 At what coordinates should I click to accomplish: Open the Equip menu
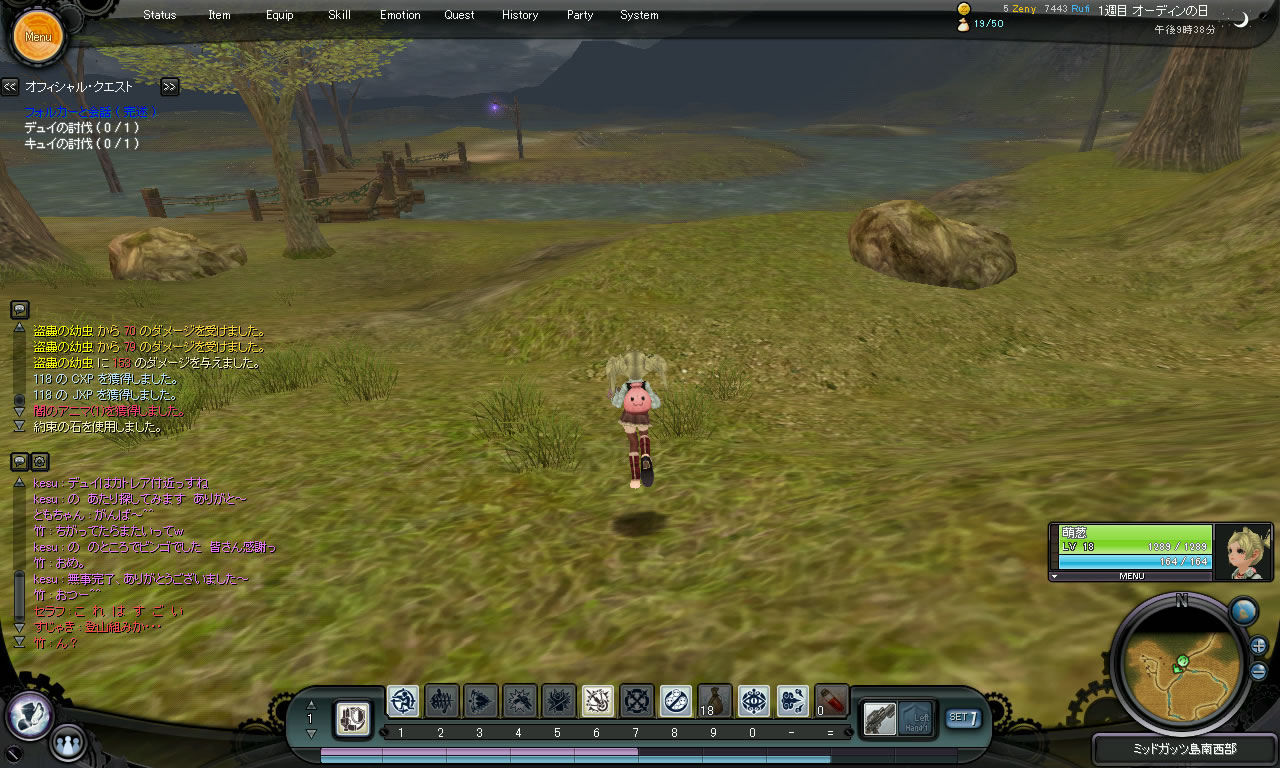[280, 15]
